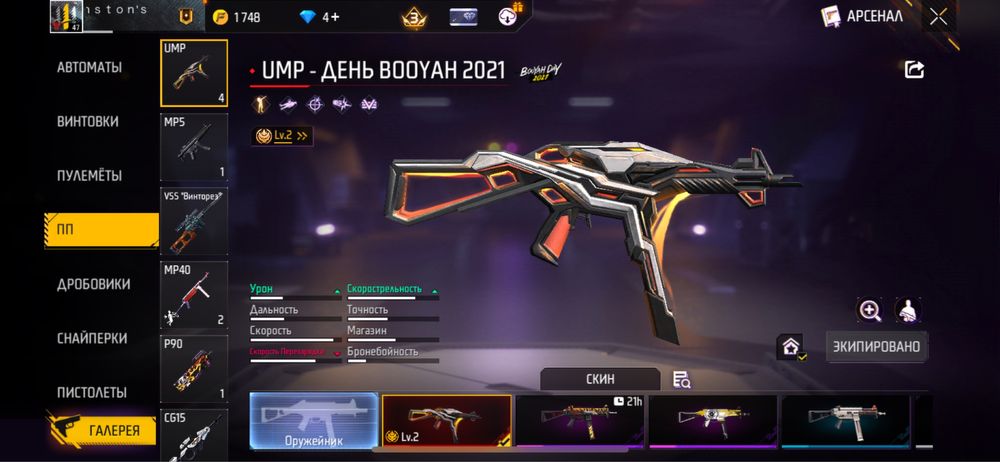Choose the VSS Винторез weapon entry

click(x=194, y=222)
